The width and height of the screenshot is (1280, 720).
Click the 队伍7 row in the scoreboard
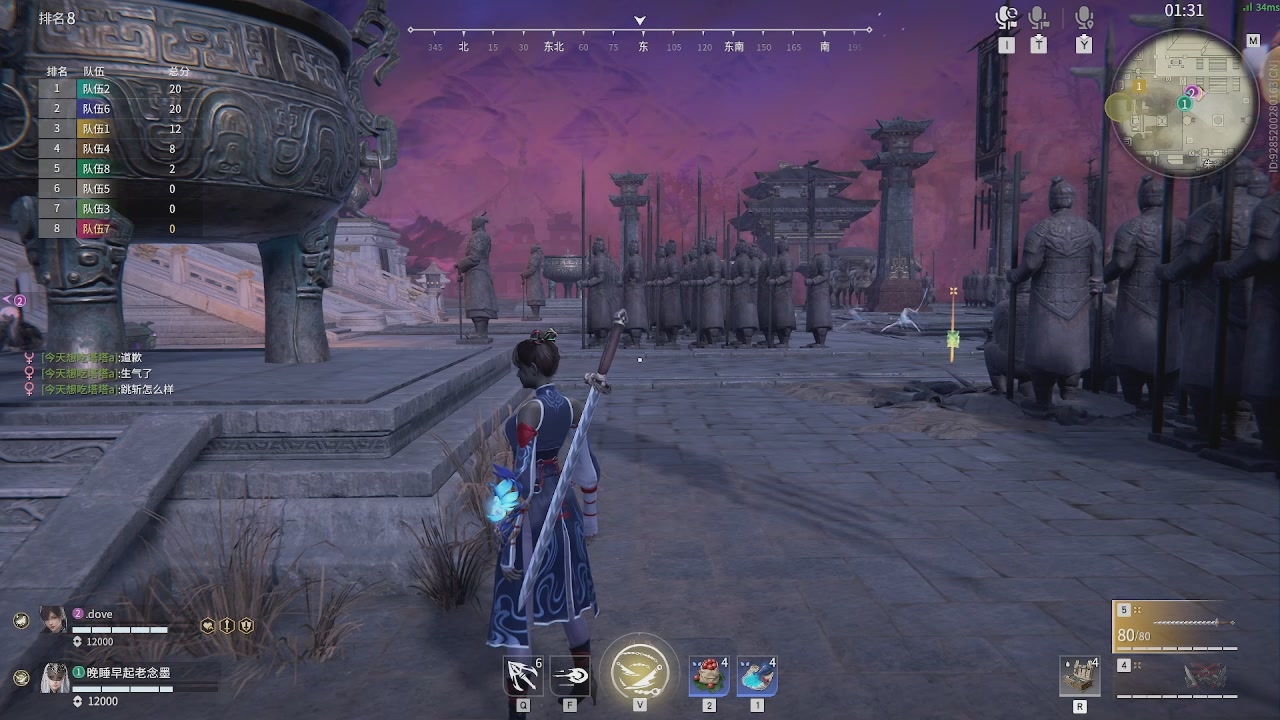click(x=115, y=229)
